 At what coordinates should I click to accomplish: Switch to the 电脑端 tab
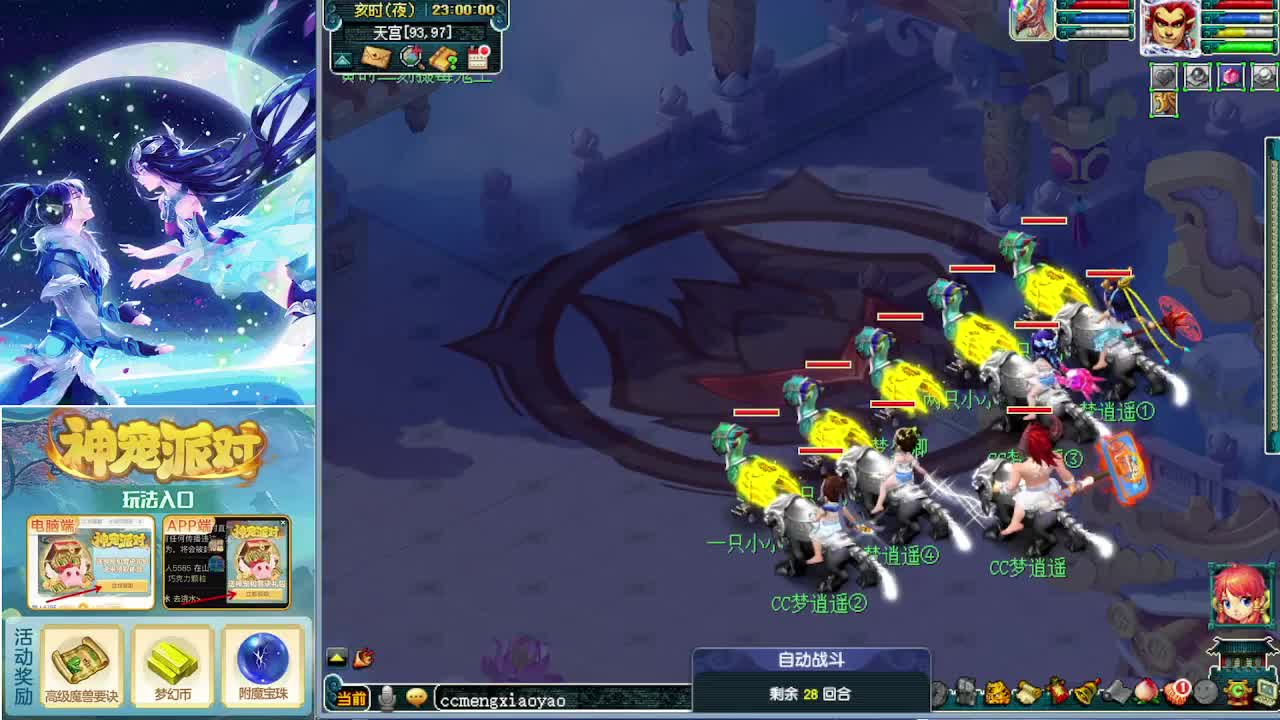[54, 525]
